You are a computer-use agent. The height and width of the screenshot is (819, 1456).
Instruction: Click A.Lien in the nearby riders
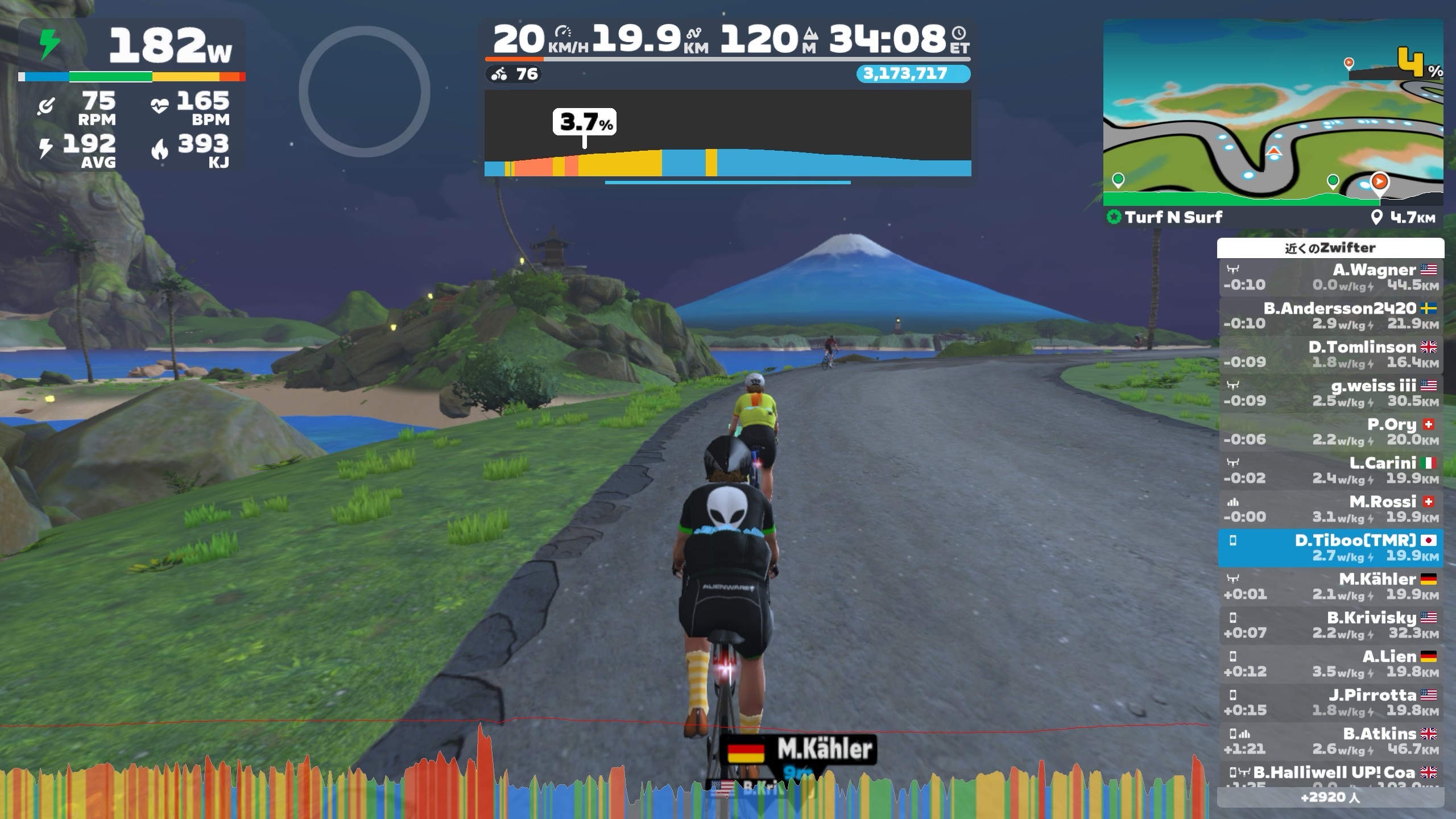pos(1330,664)
